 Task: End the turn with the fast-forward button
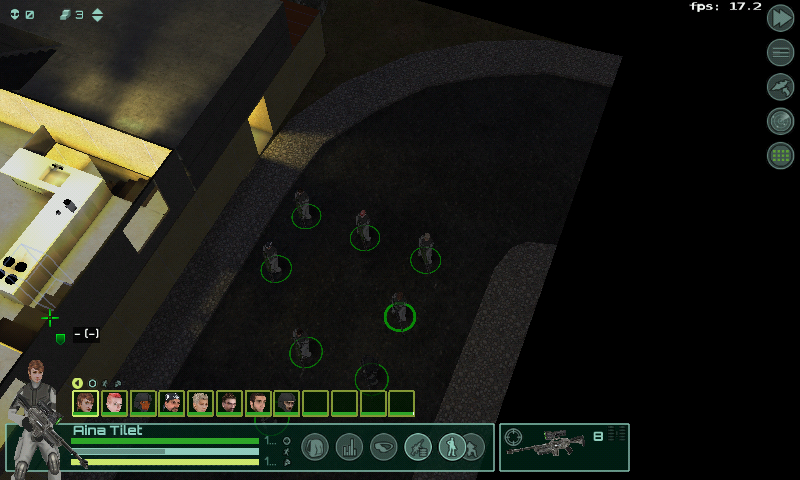(x=780, y=18)
